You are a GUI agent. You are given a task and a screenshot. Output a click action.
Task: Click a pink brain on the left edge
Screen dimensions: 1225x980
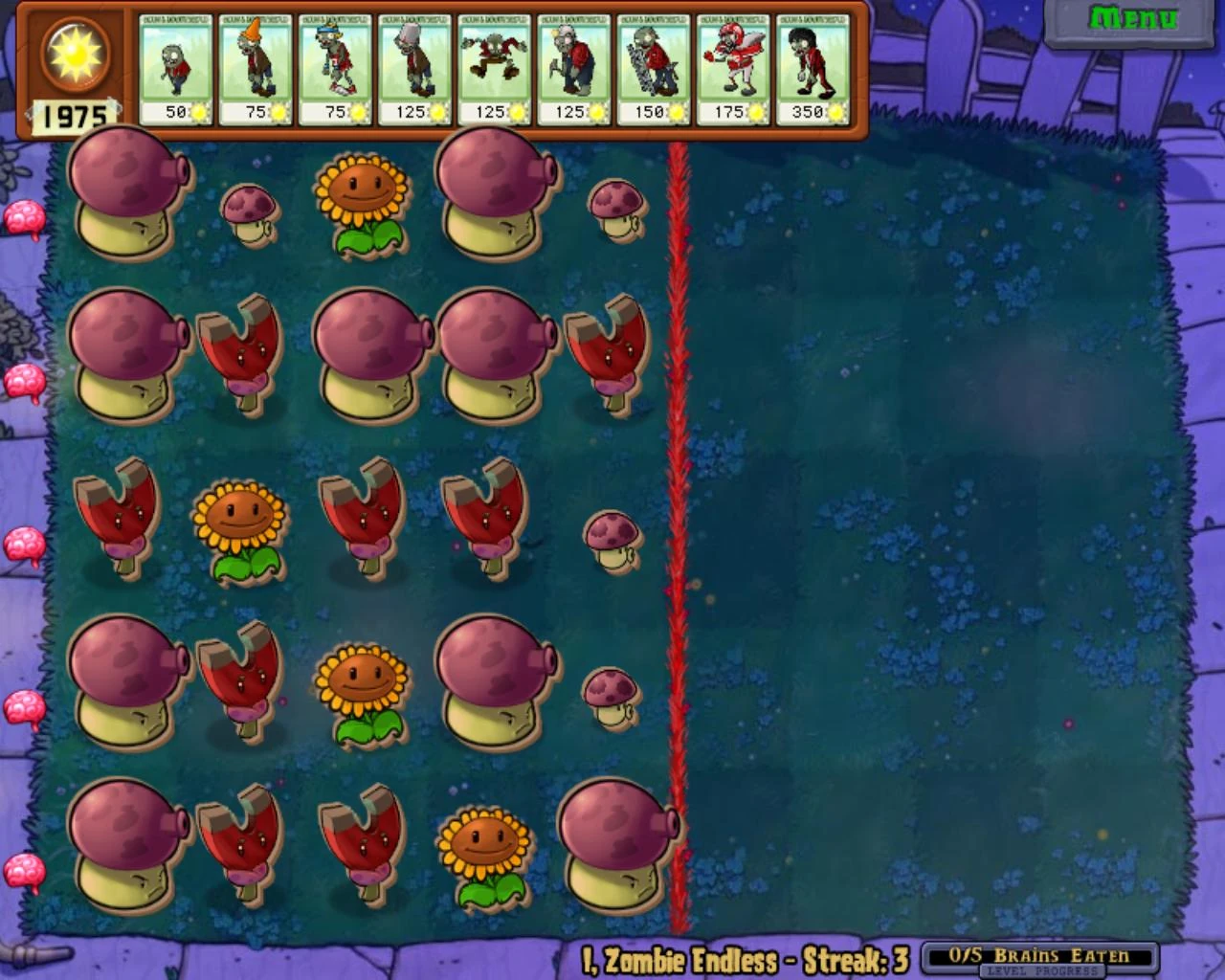26,217
